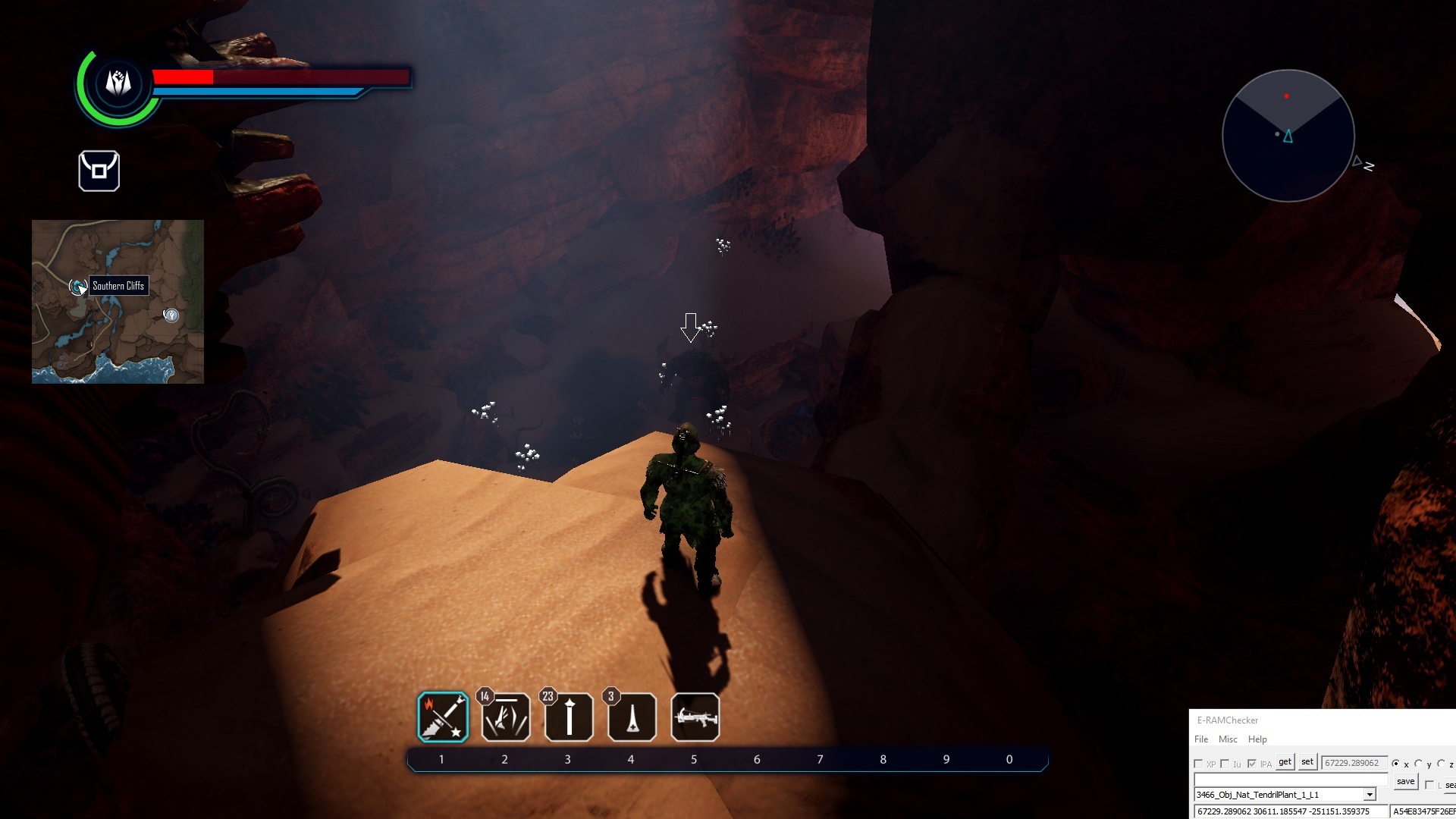The width and height of the screenshot is (1456, 819).
Task: Expand the TendrilPlant object dropdown
Action: point(1370,795)
